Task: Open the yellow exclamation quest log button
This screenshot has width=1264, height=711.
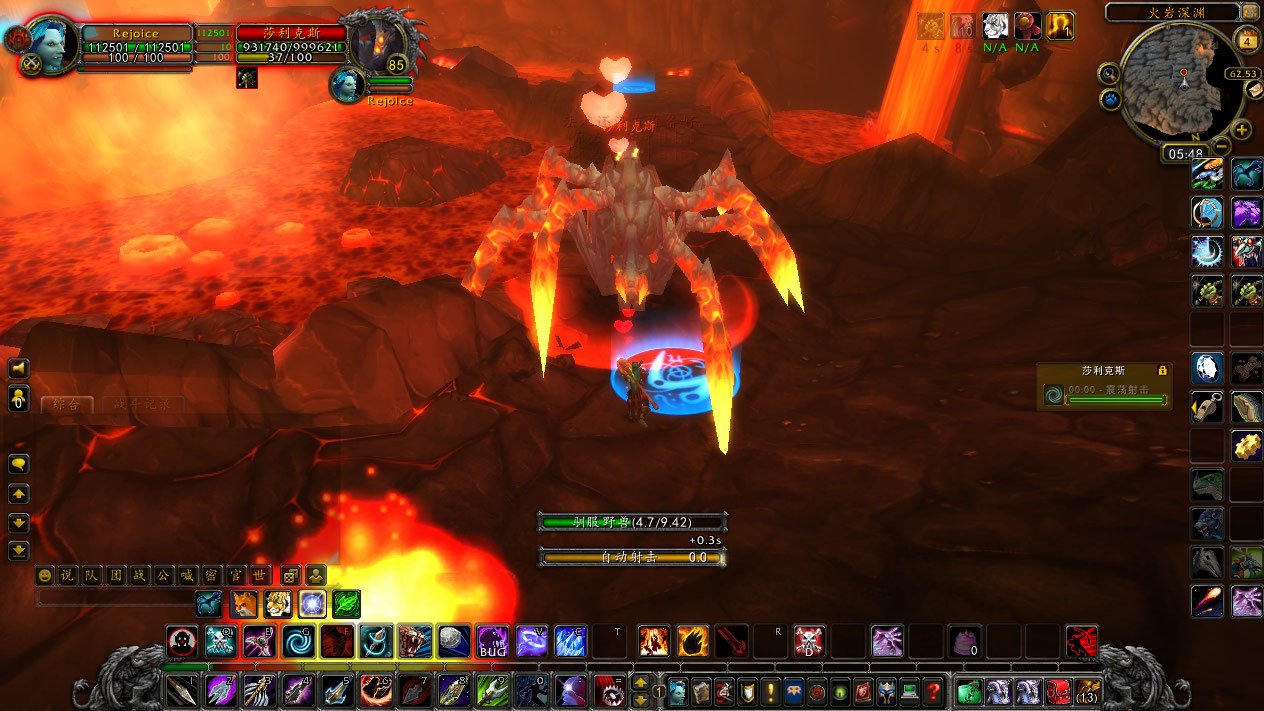Action: tap(770, 691)
